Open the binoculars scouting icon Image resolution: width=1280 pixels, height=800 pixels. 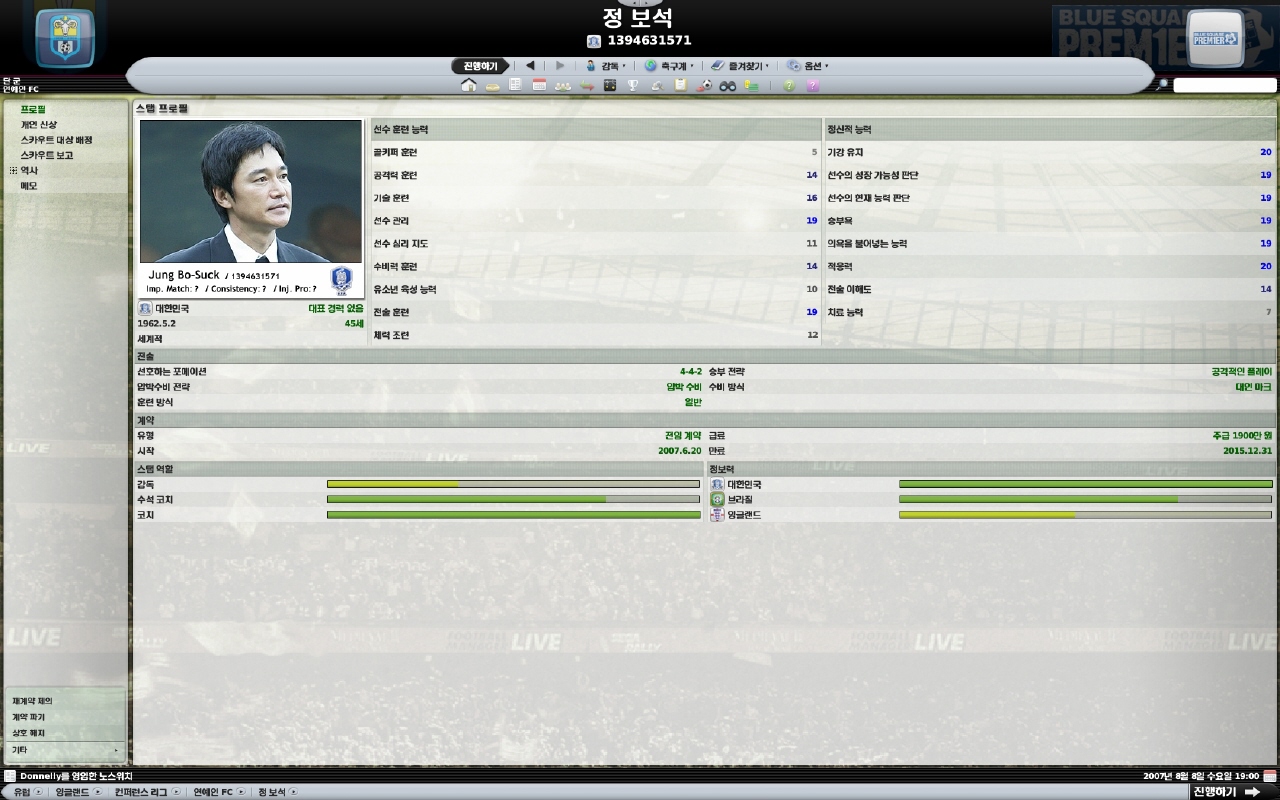728,86
